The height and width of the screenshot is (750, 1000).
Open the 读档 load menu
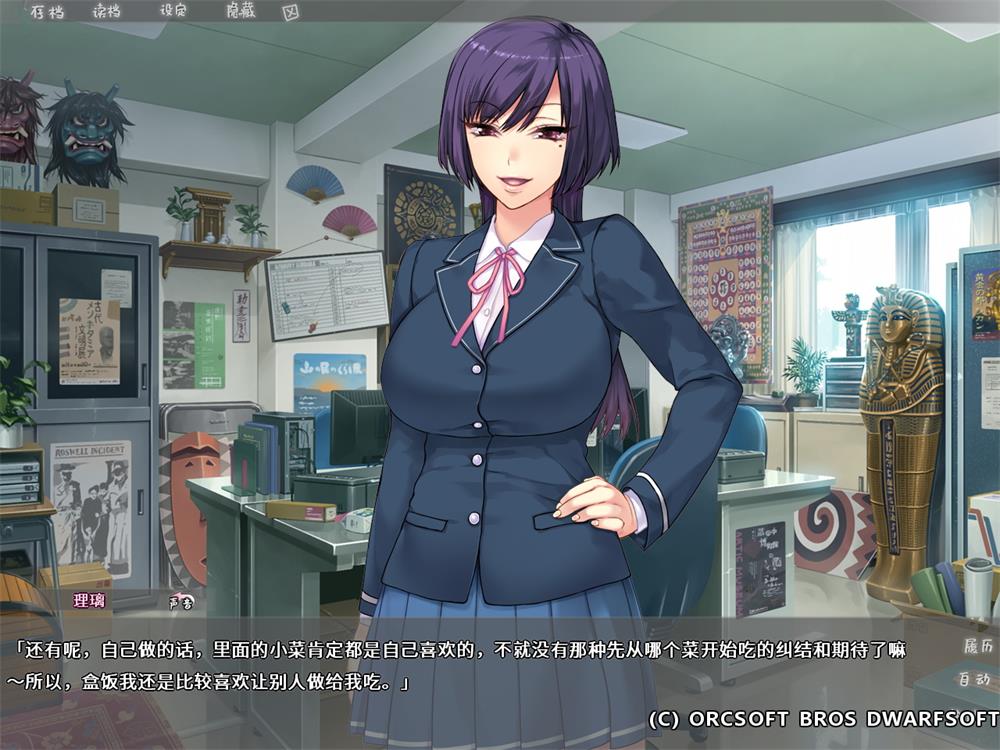(x=105, y=13)
